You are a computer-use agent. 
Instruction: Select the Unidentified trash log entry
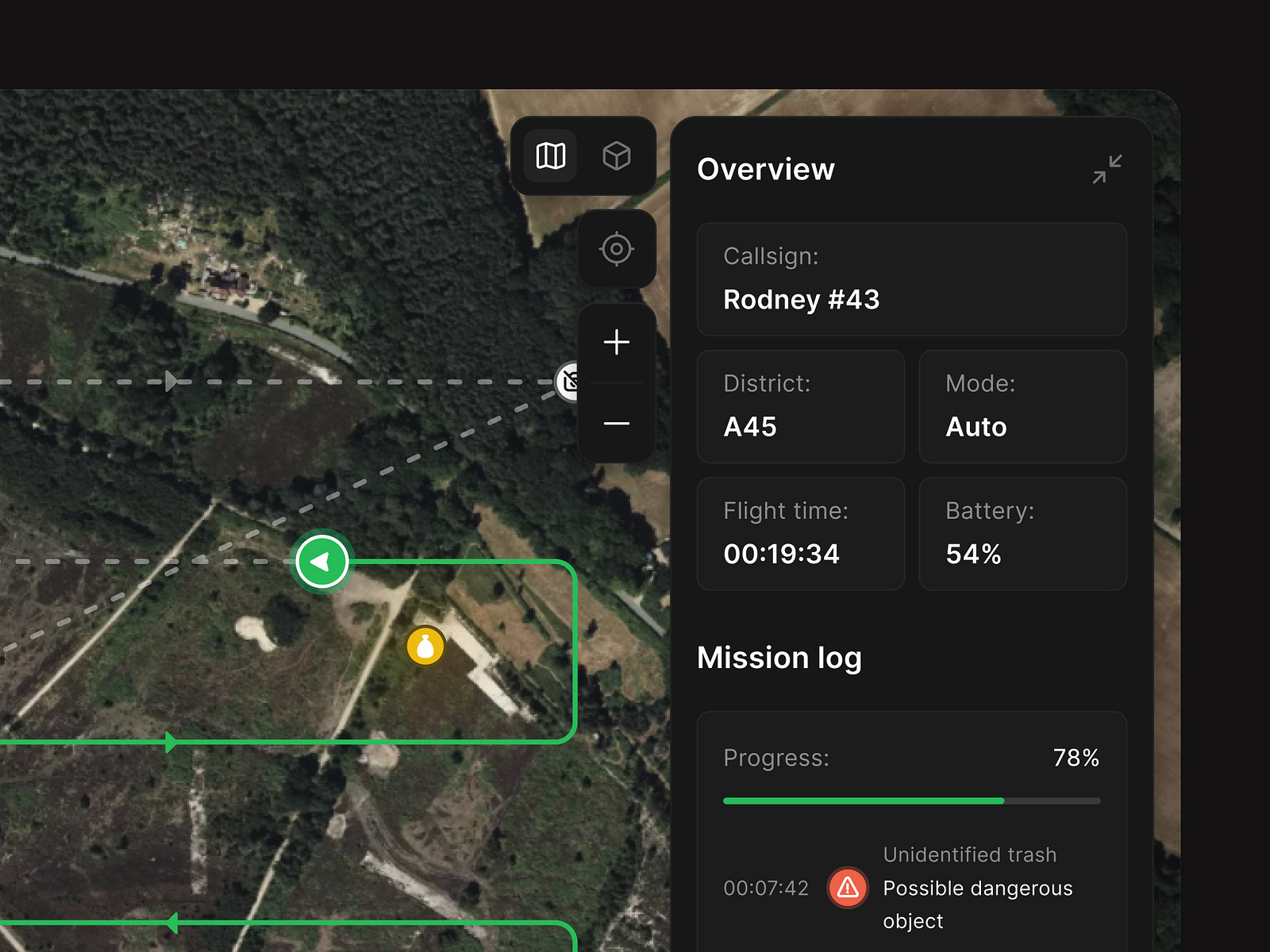click(x=970, y=855)
